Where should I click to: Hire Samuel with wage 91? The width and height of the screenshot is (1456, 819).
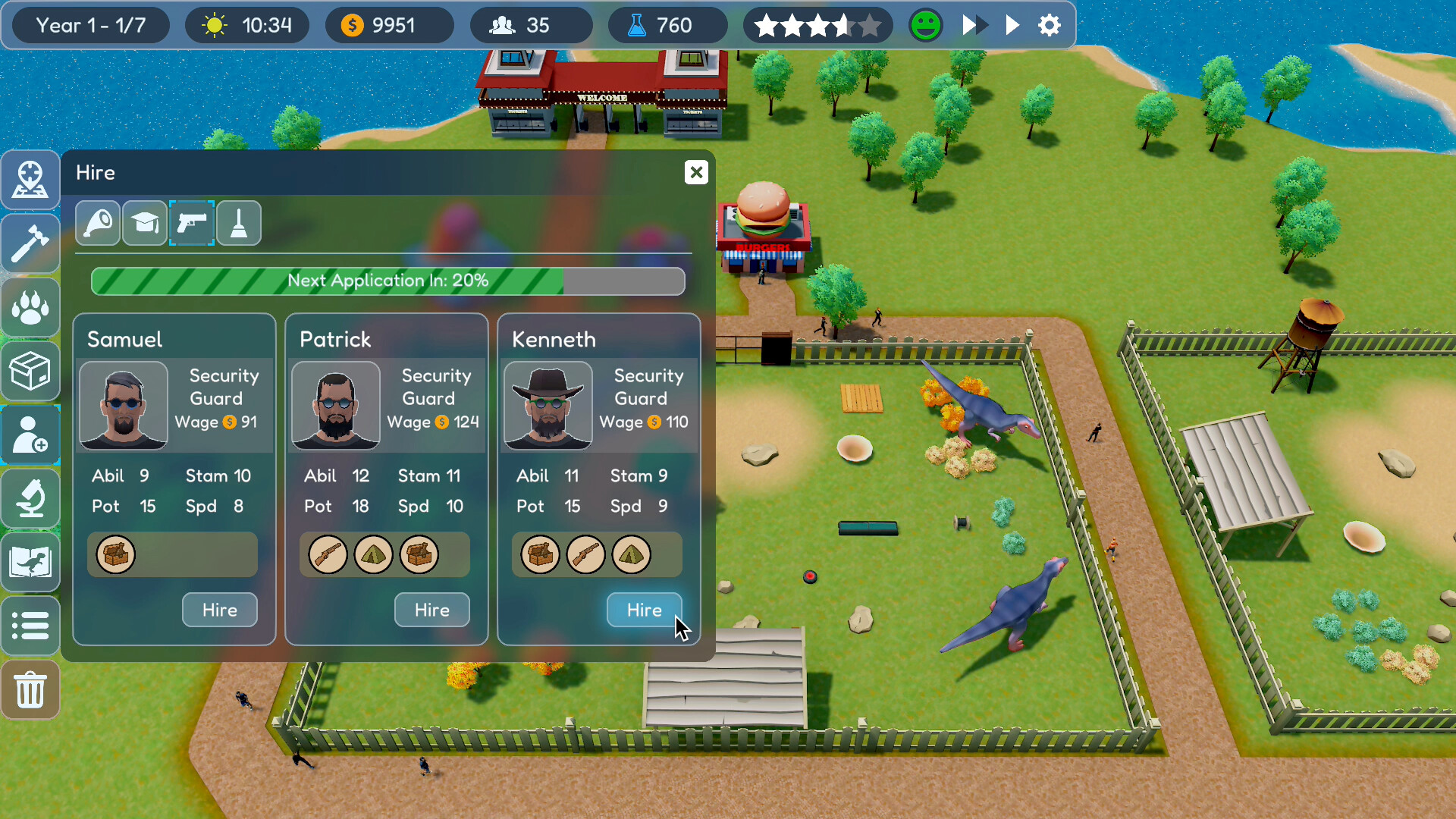point(219,610)
